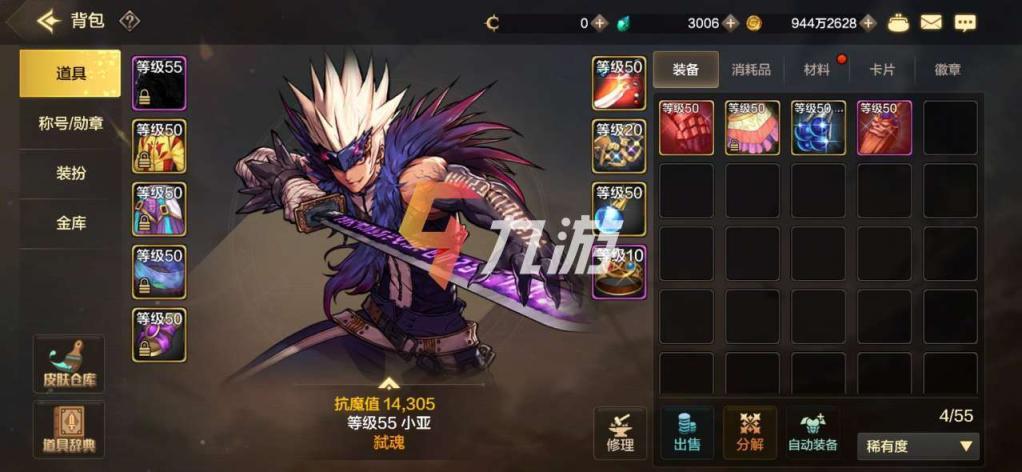Open the 皮肤仓库 skin storage
This screenshot has height=472, width=1022.
click(69, 365)
